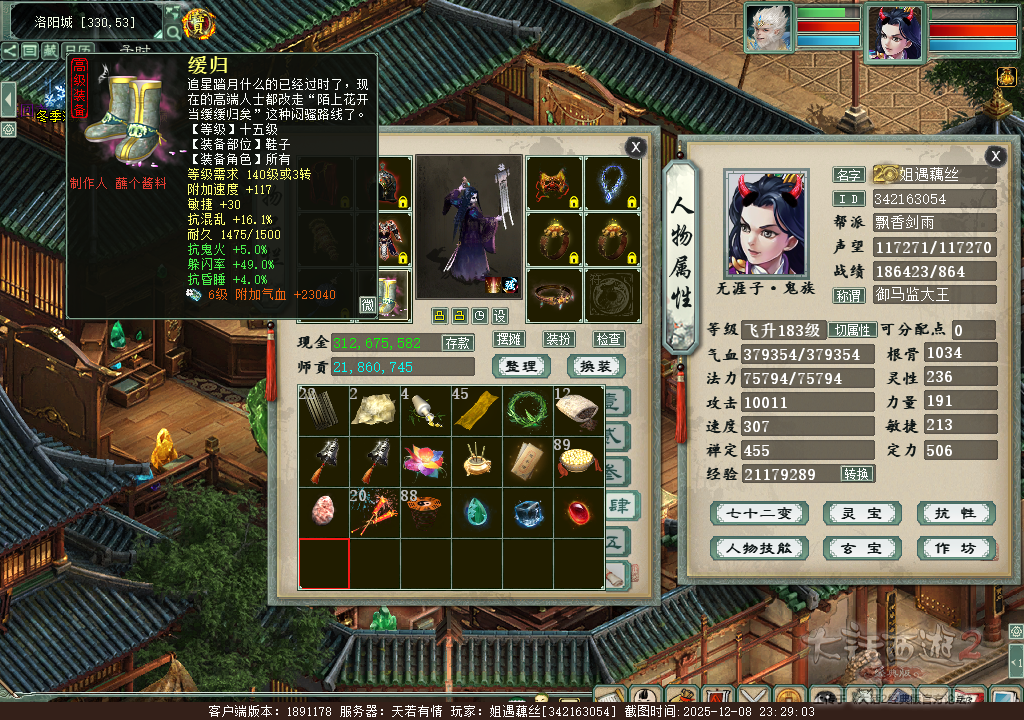Click the 存款 deposit button

458,343
